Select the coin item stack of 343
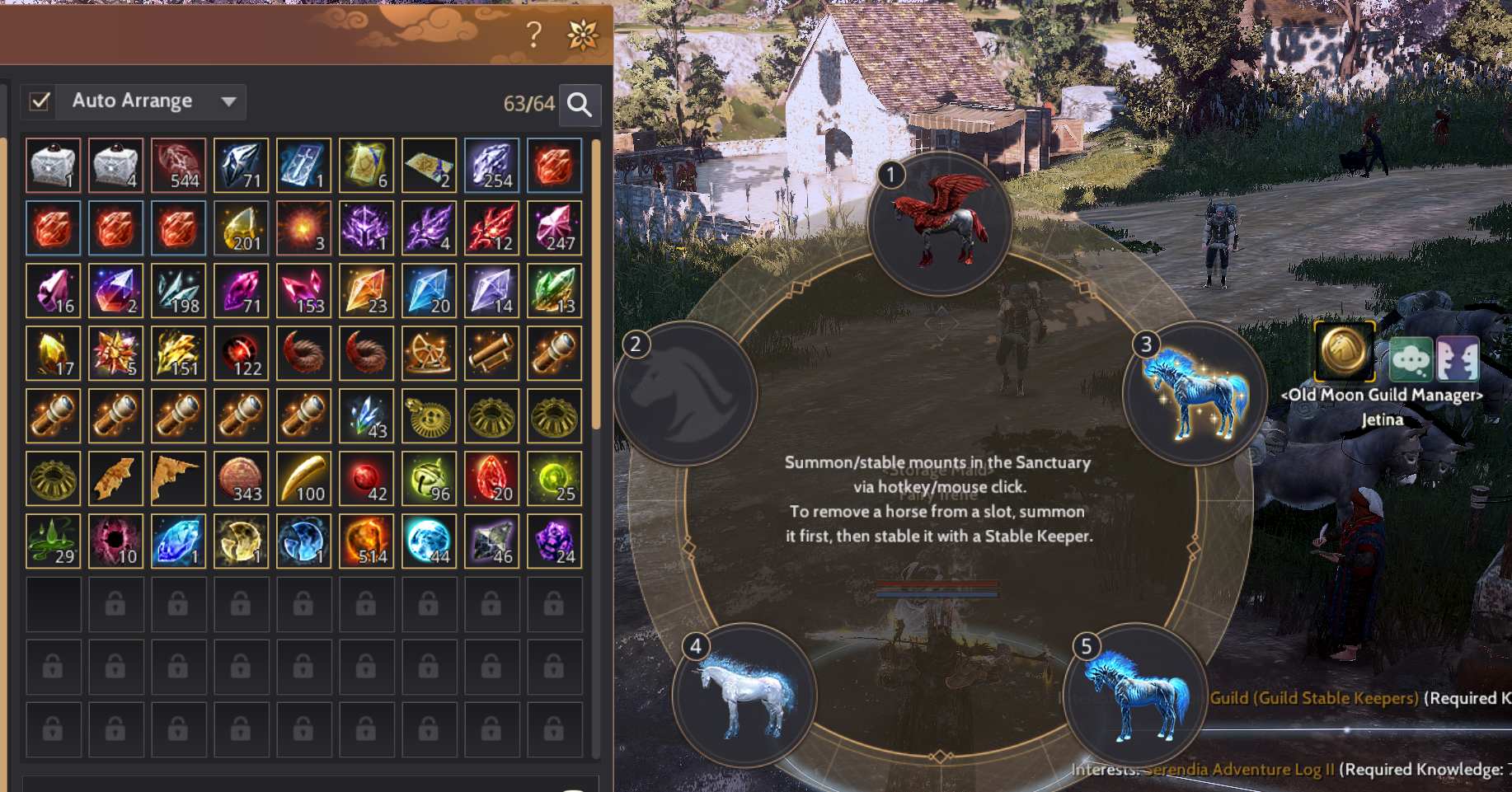The height and width of the screenshot is (792, 1512). tap(241, 478)
